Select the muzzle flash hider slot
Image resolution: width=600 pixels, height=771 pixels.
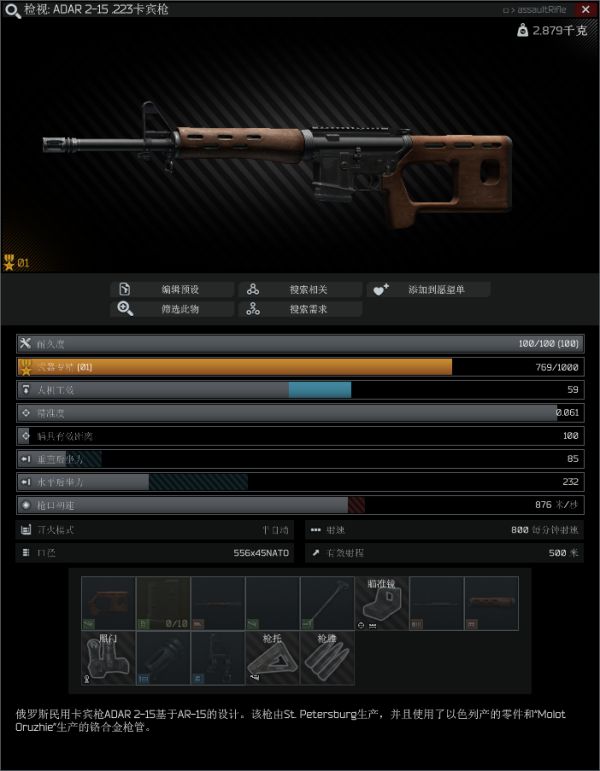click(163, 657)
